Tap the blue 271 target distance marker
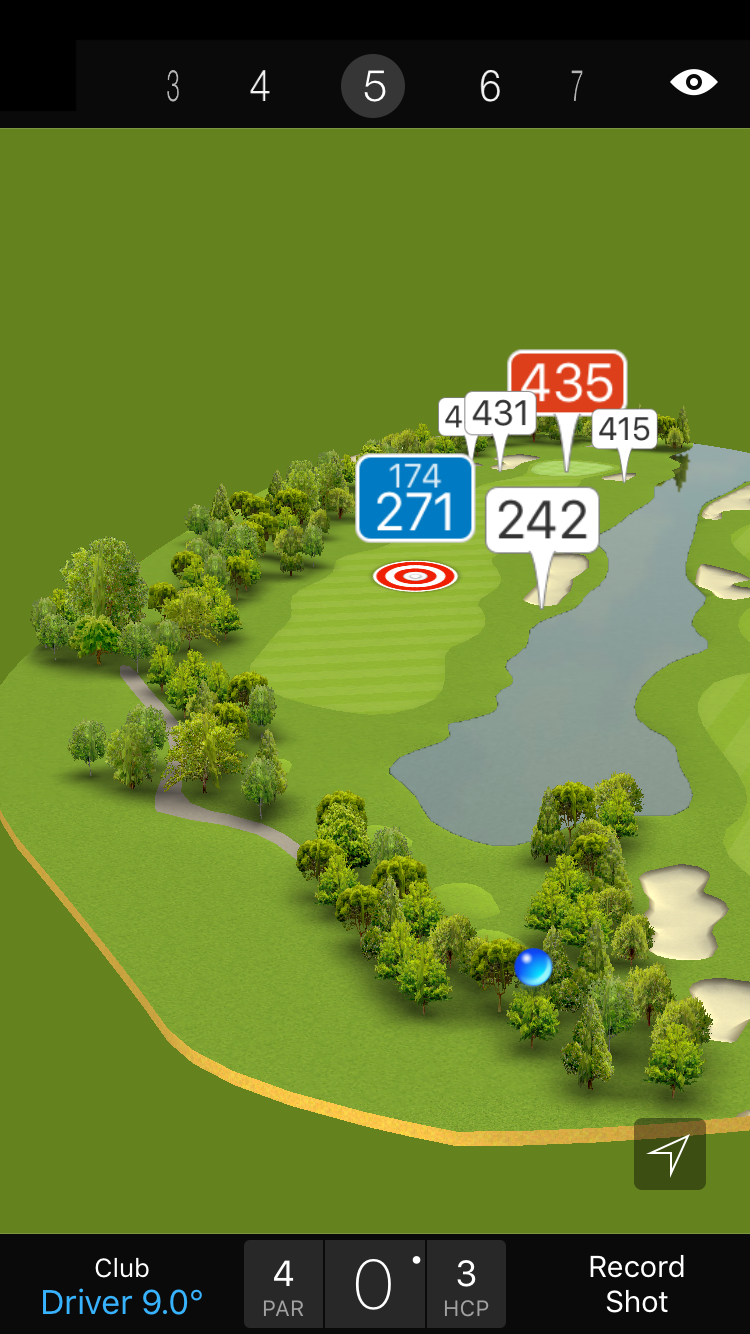750x1334 pixels. click(415, 499)
